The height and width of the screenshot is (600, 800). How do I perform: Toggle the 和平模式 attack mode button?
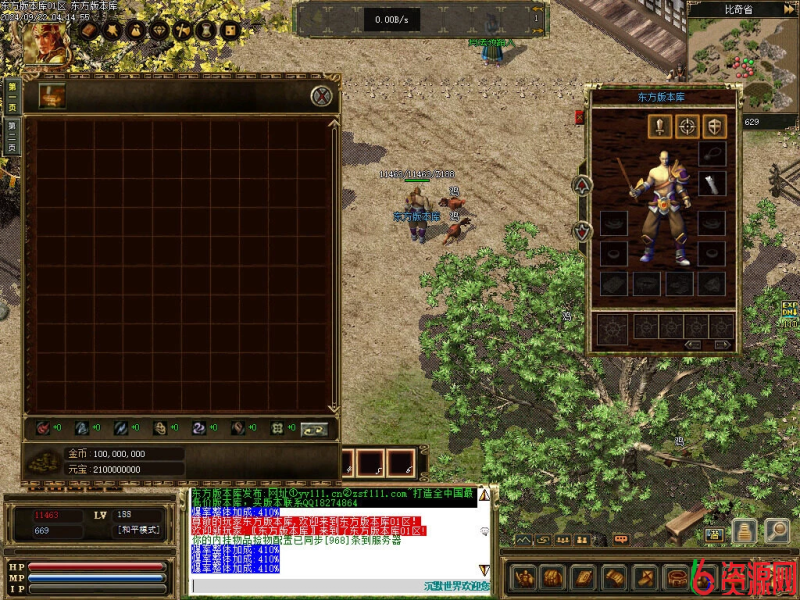(138, 530)
